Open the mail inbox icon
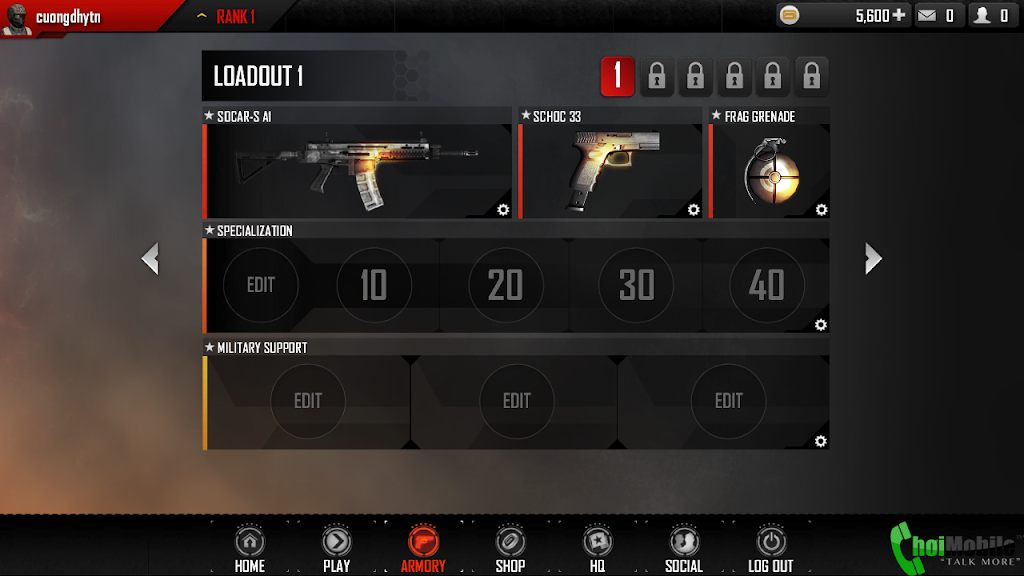The height and width of the screenshot is (576, 1024). pos(927,15)
